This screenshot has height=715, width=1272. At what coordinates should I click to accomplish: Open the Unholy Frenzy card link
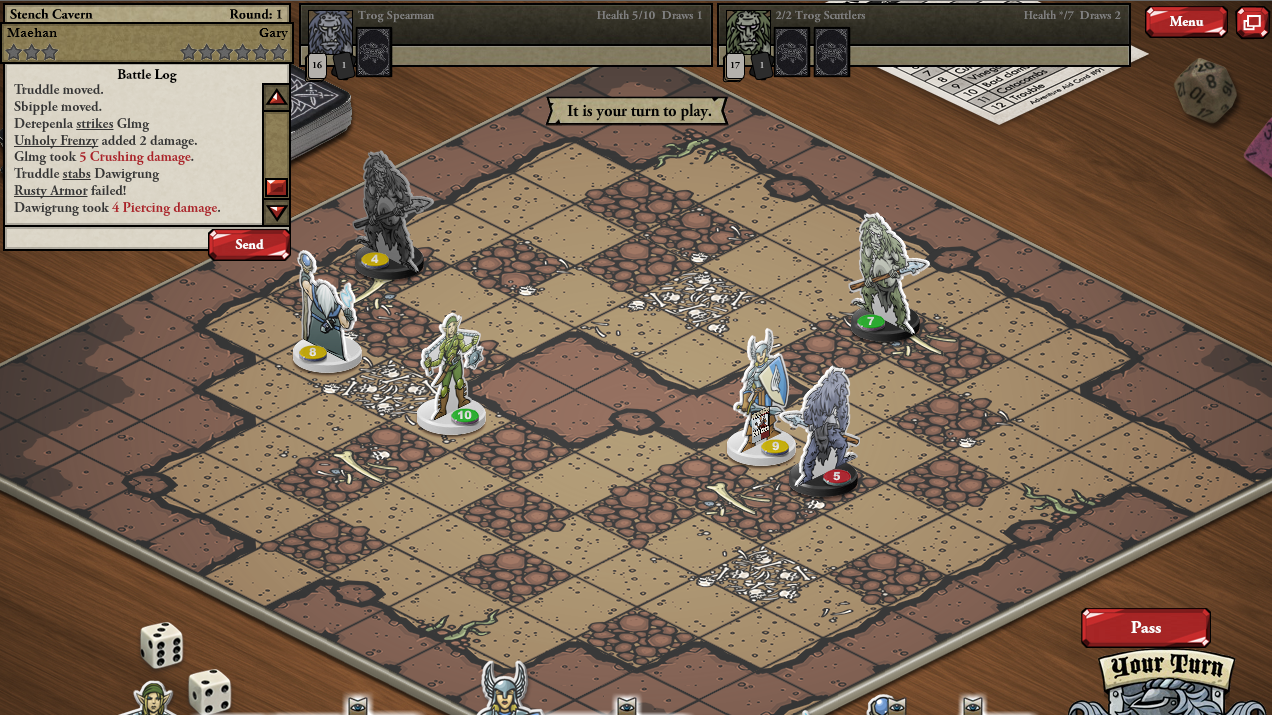click(56, 141)
